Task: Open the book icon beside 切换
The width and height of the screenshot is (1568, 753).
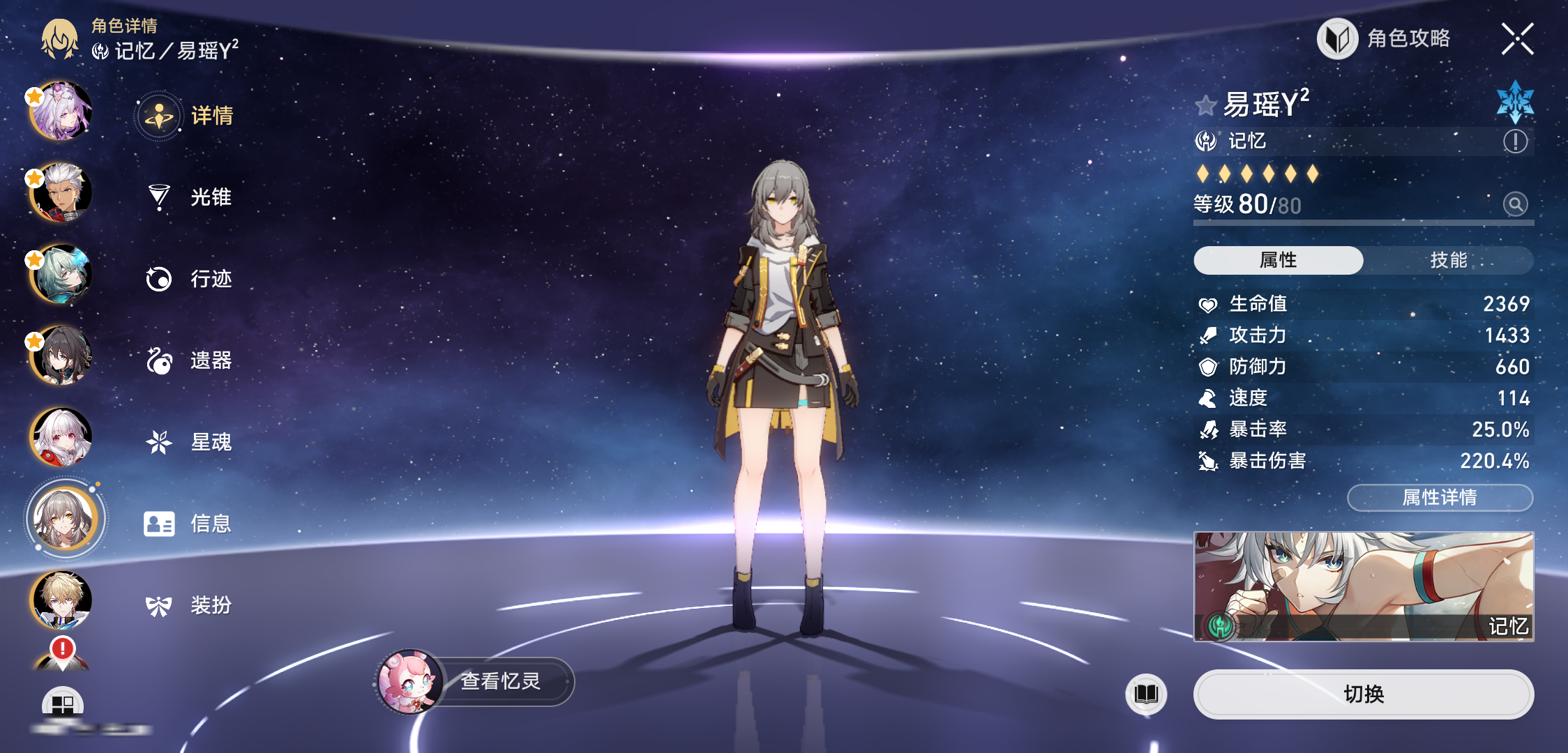Action: pyautogui.click(x=1146, y=694)
